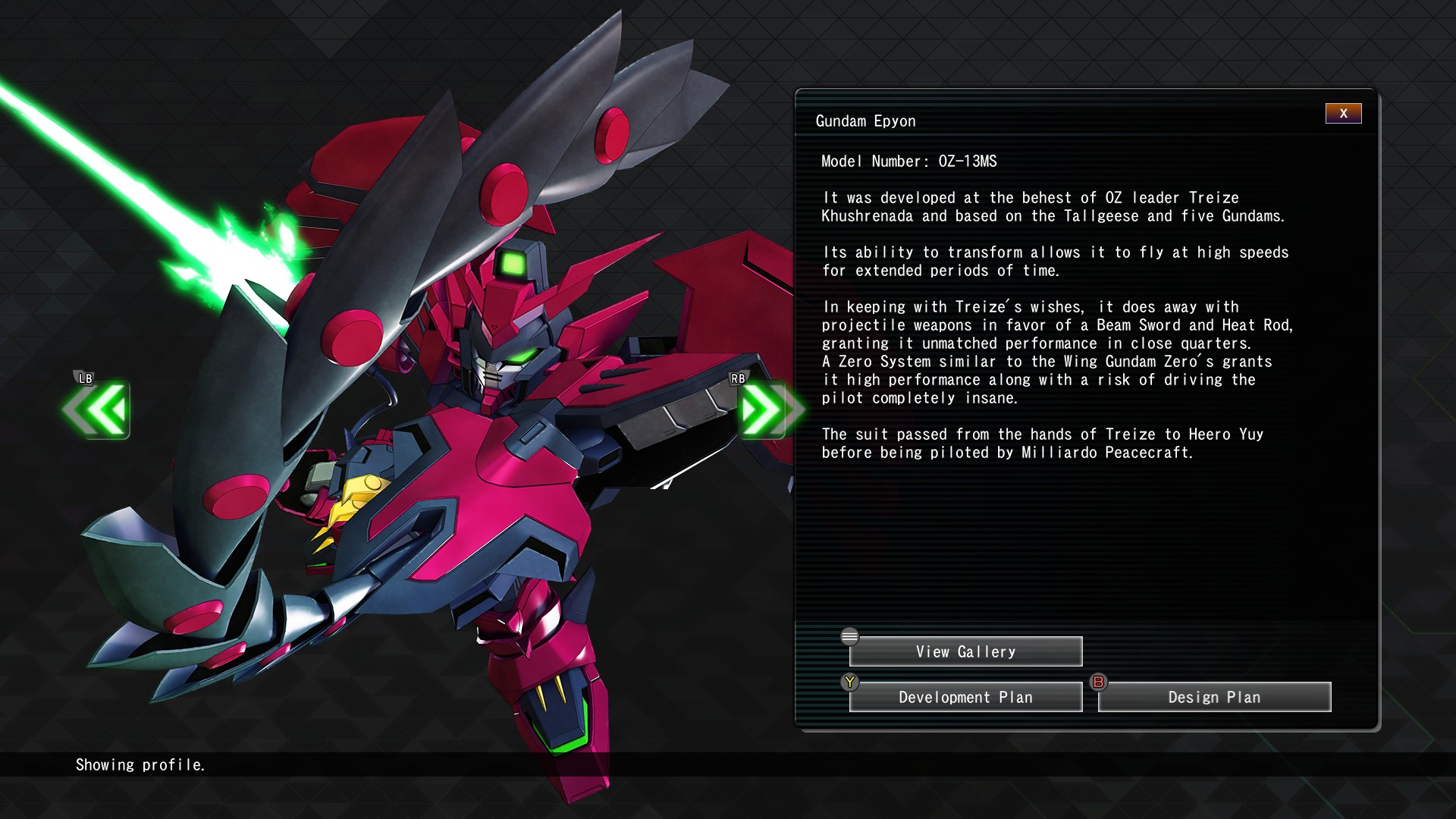
Task: Close the Gundam Epyon profile panel
Action: click(x=1343, y=114)
